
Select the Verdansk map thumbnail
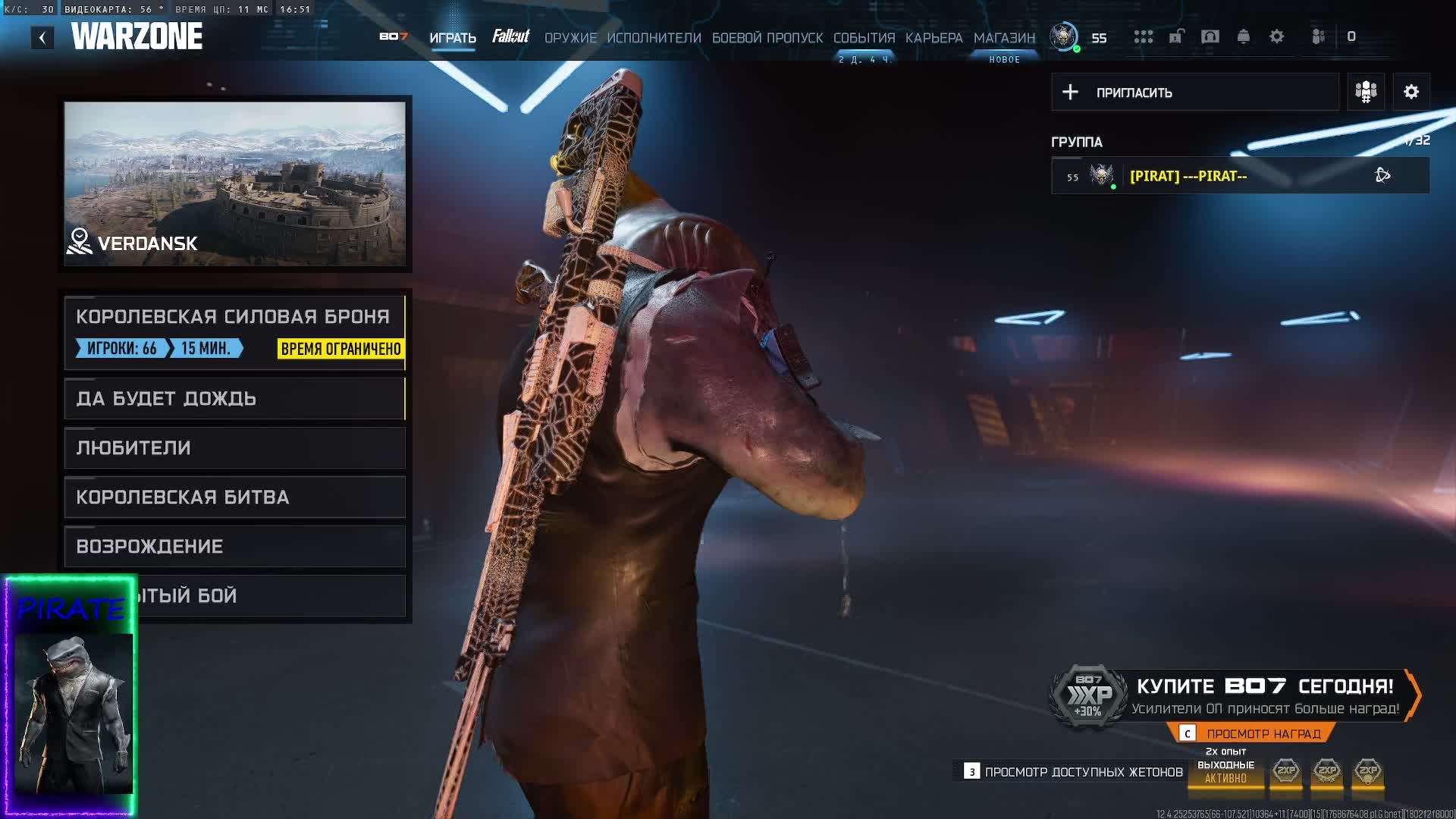pyautogui.click(x=235, y=184)
